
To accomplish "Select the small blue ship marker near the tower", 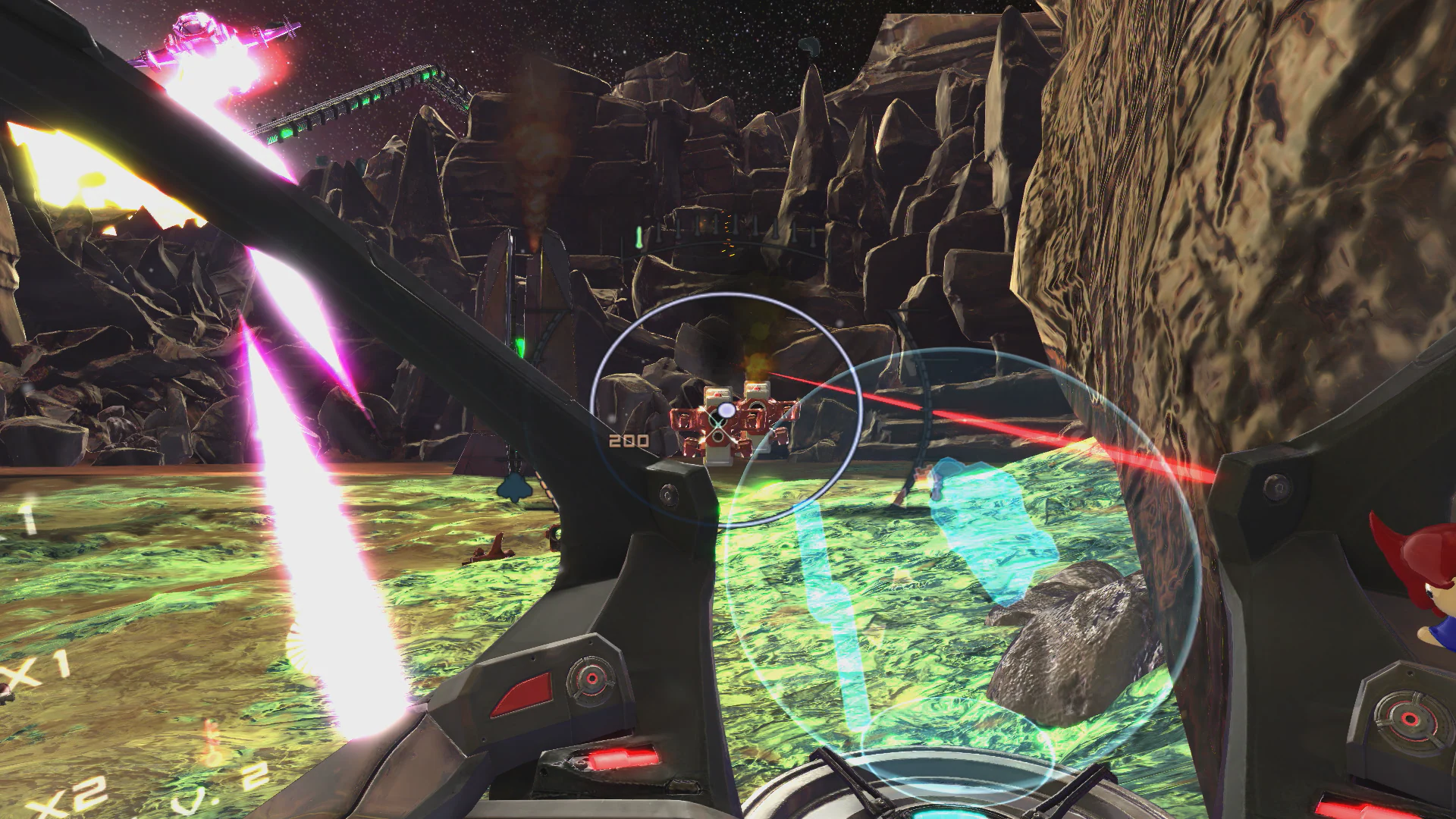I will click(514, 489).
